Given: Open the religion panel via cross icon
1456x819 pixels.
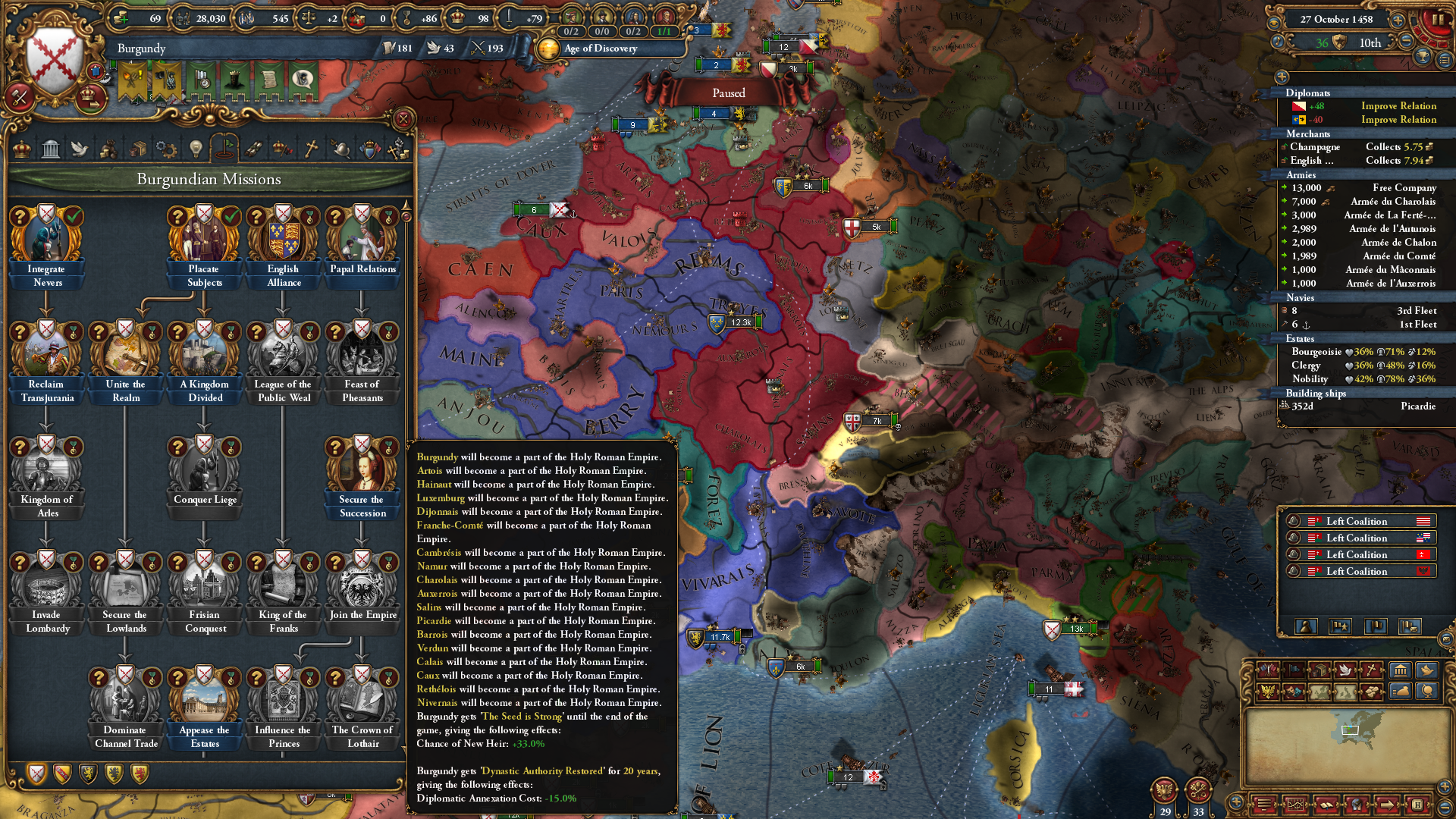Looking at the screenshot, I should [312, 149].
